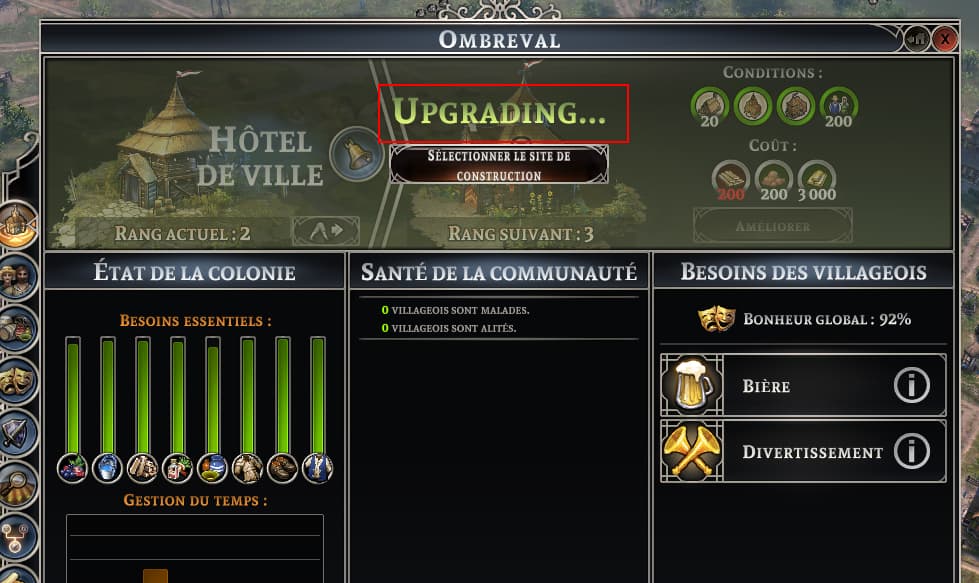Open the sword and shield sidebar tab
Screen dimensions: 979x583
coord(17,434)
